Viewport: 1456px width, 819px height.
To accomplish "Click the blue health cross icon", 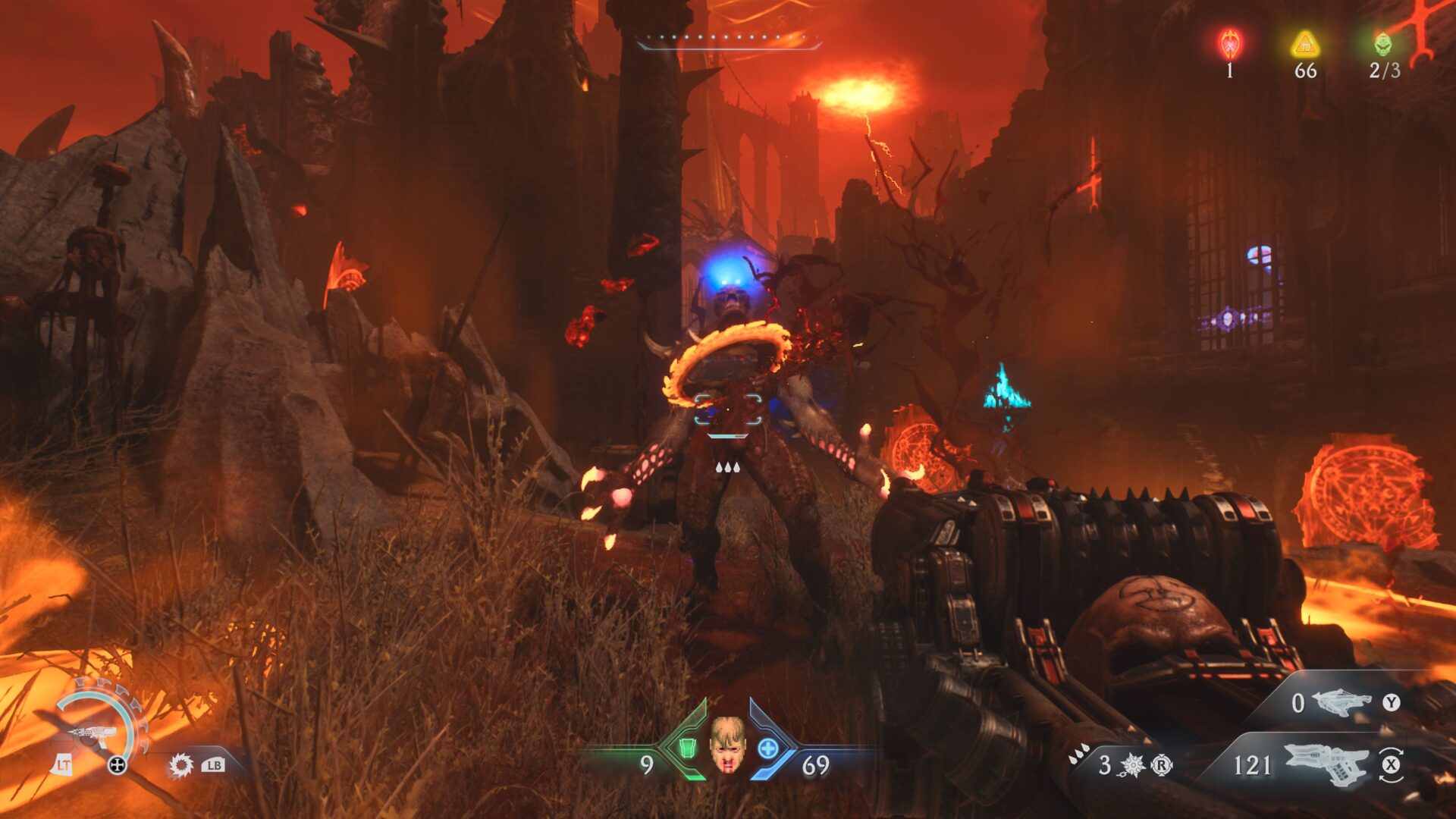I will coord(768,748).
